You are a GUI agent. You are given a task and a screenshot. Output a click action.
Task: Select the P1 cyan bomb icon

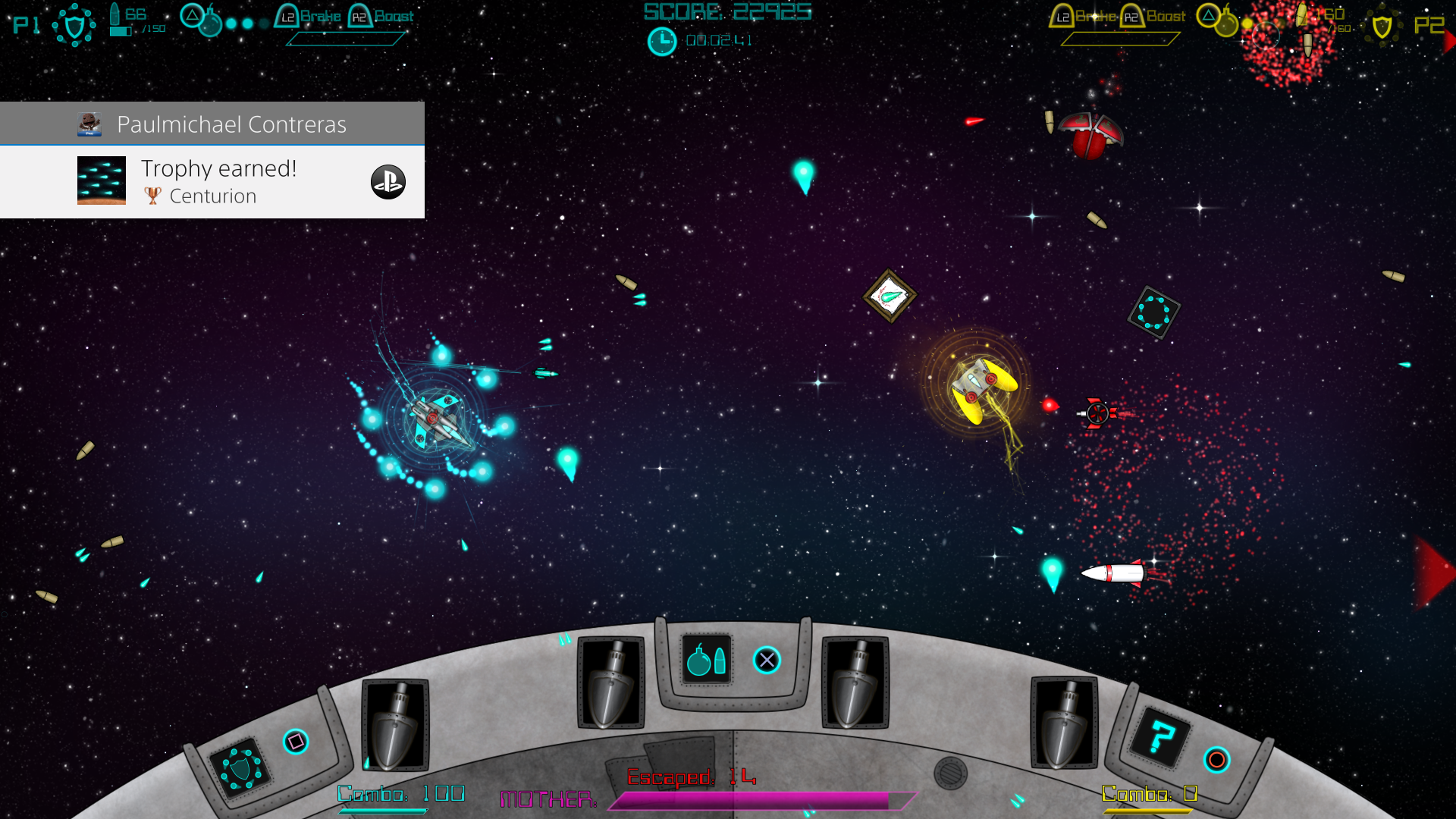[x=209, y=24]
